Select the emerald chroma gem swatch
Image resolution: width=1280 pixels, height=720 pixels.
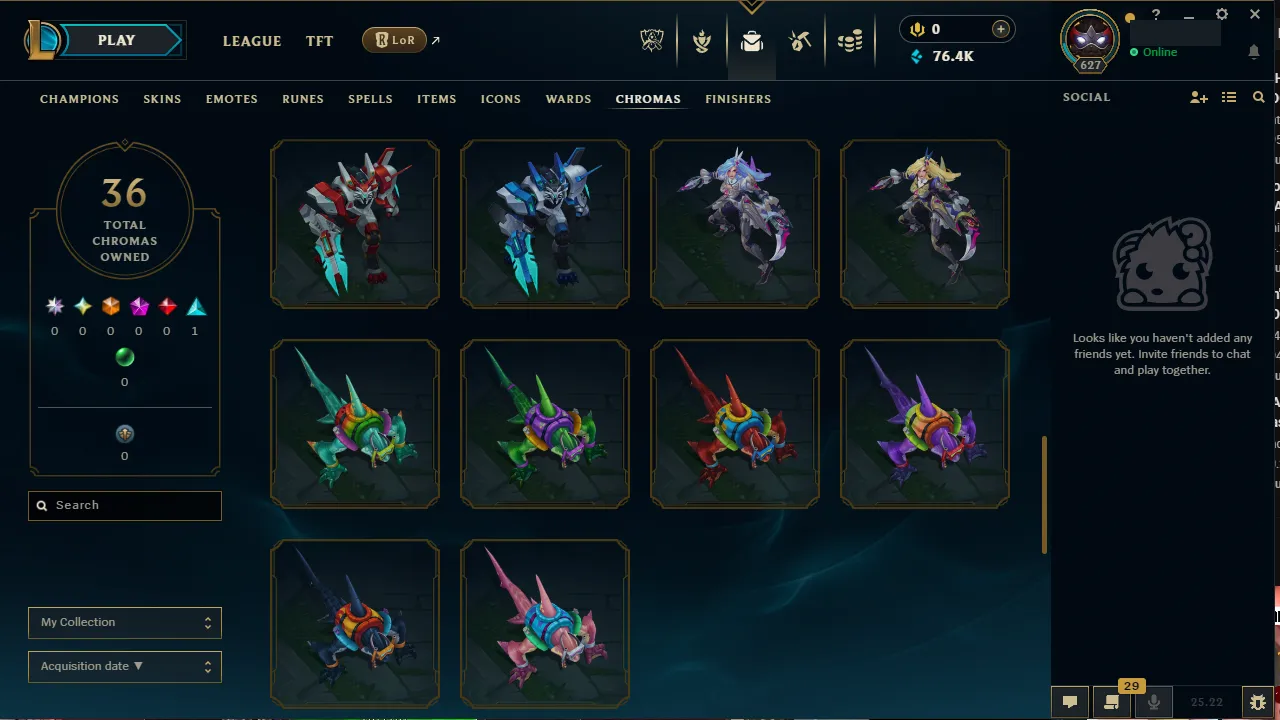pos(125,357)
